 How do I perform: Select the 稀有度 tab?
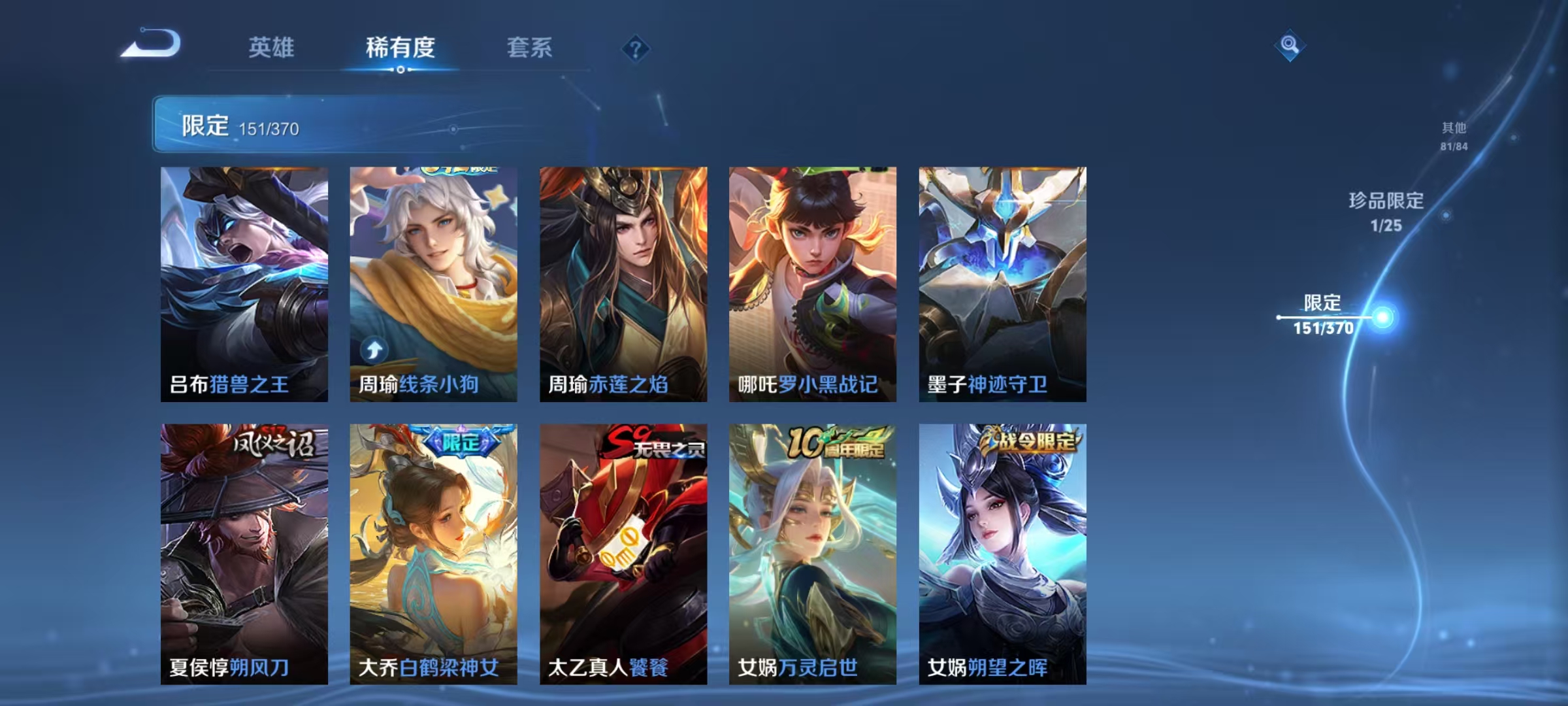click(x=401, y=48)
